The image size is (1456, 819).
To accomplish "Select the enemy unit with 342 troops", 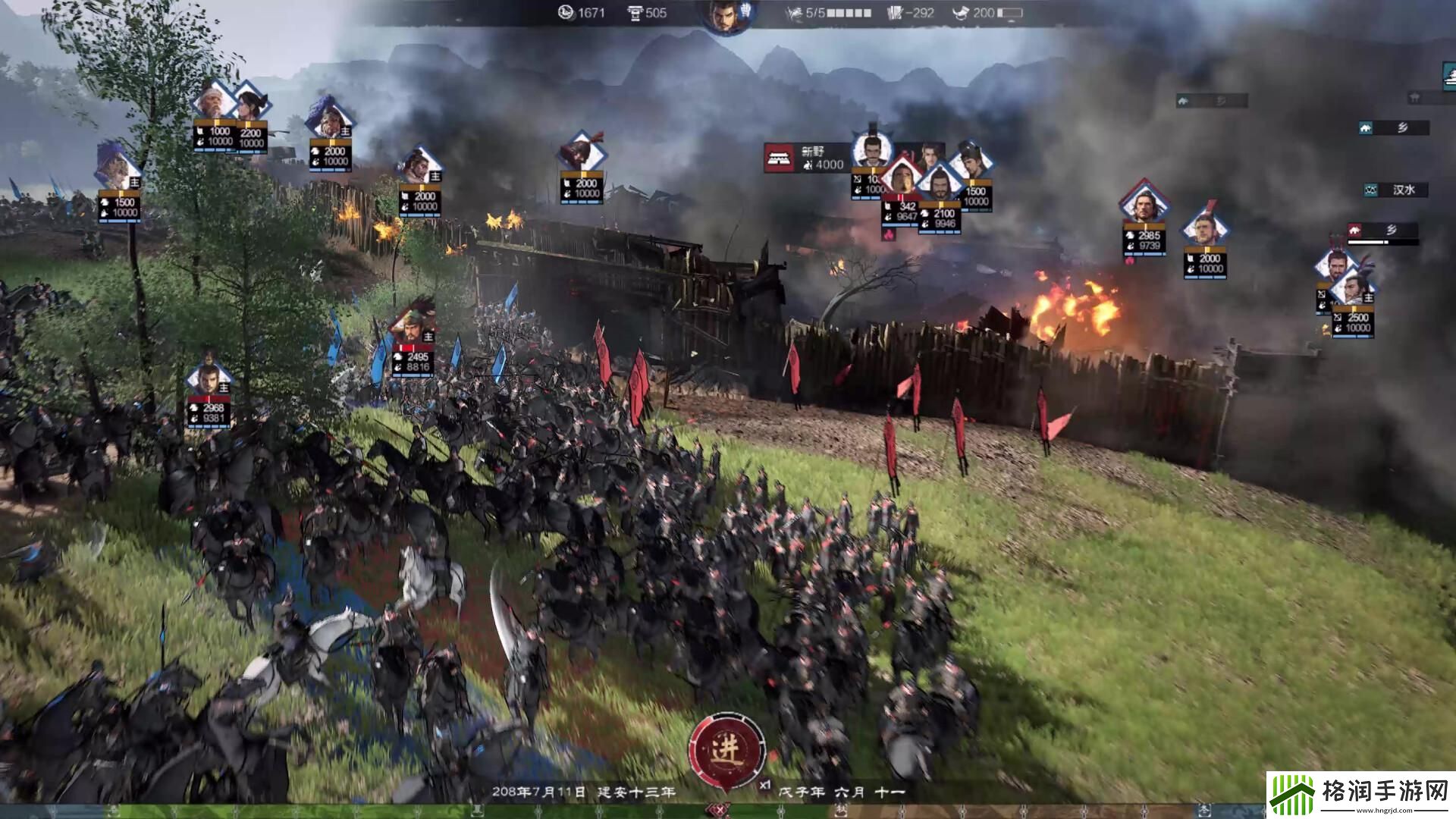I will pyautogui.click(x=900, y=210).
